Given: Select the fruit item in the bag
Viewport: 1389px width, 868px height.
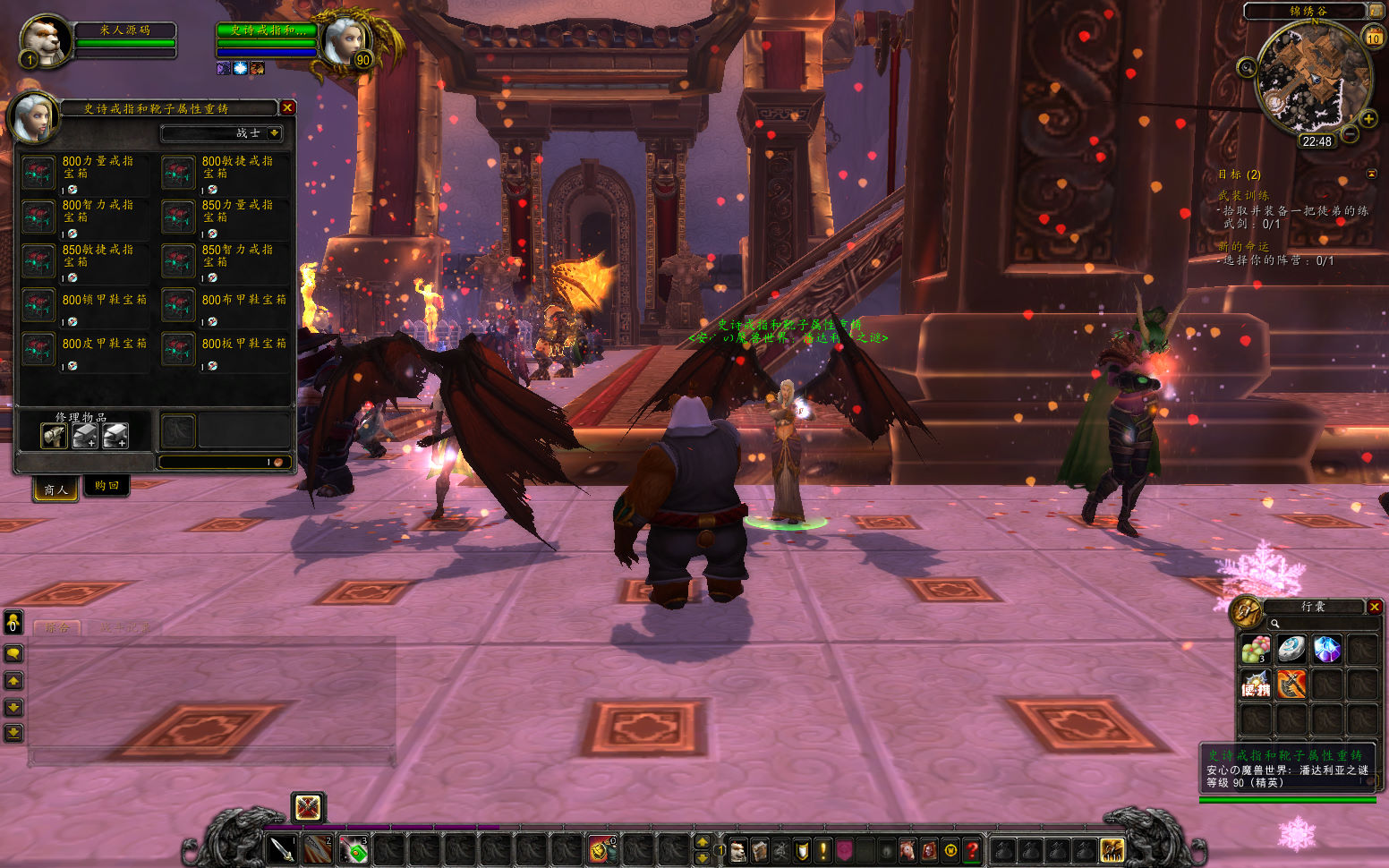Looking at the screenshot, I should 1255,650.
